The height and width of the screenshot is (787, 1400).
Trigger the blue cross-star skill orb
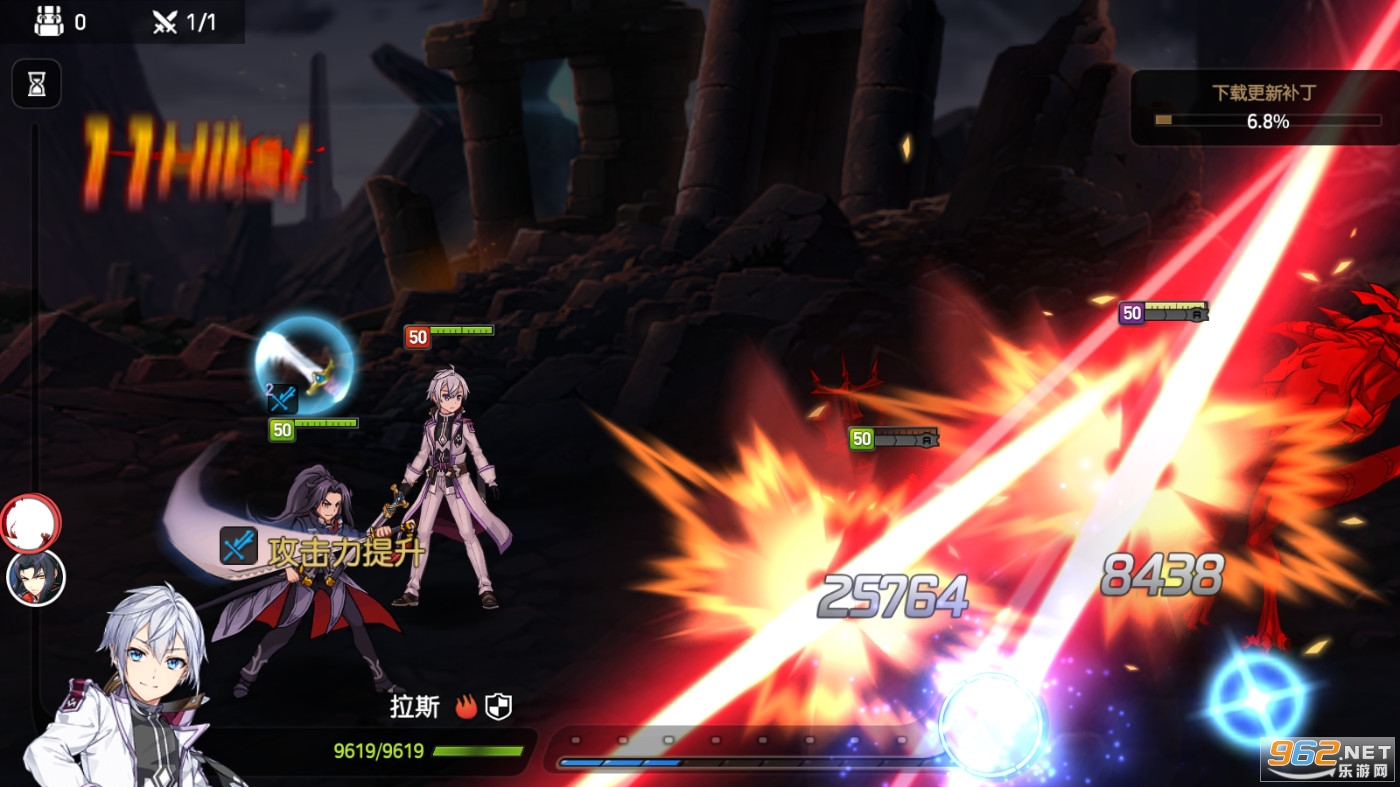pyautogui.click(x=1256, y=698)
